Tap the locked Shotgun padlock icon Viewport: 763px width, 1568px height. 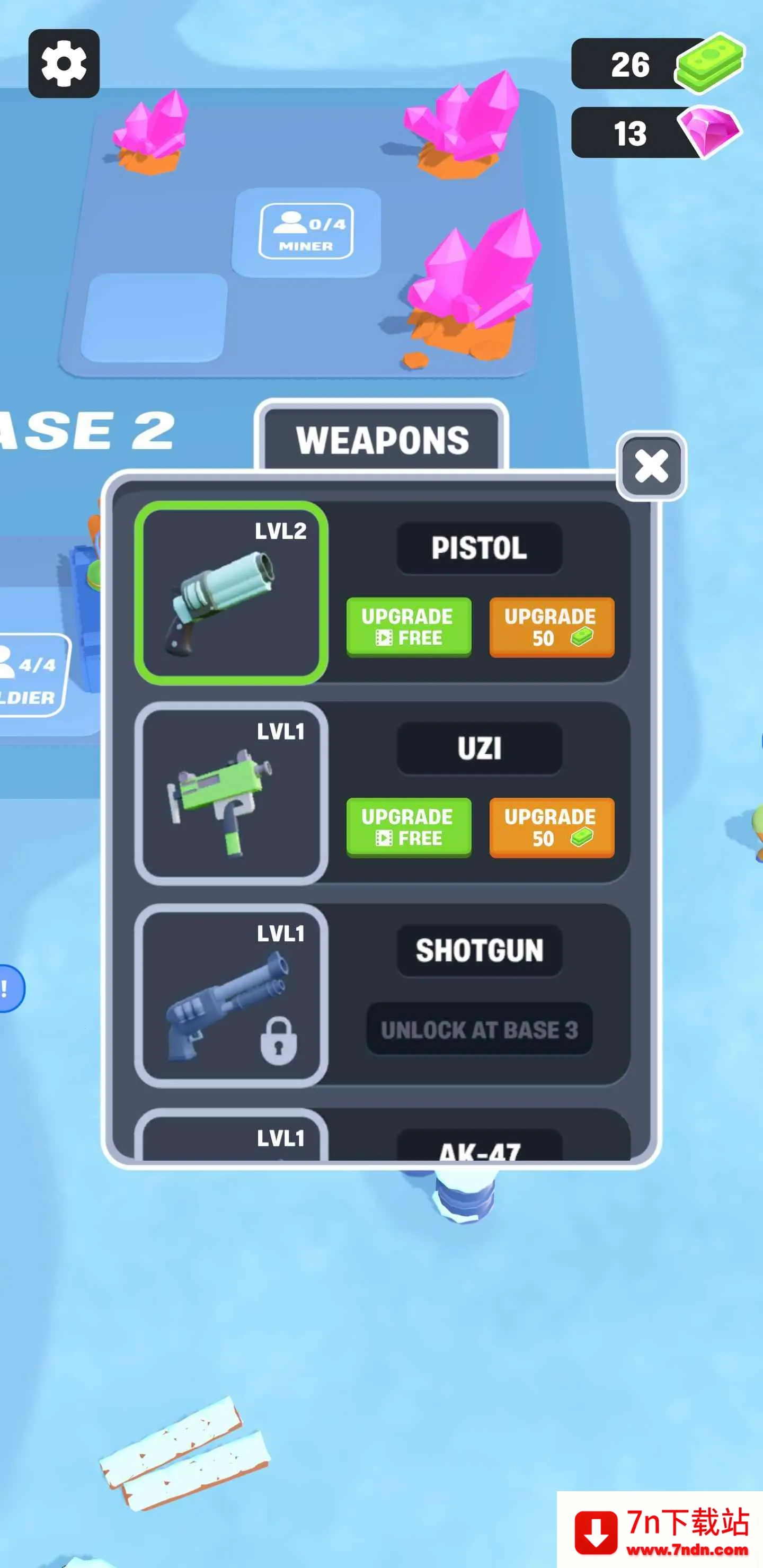click(x=280, y=1036)
